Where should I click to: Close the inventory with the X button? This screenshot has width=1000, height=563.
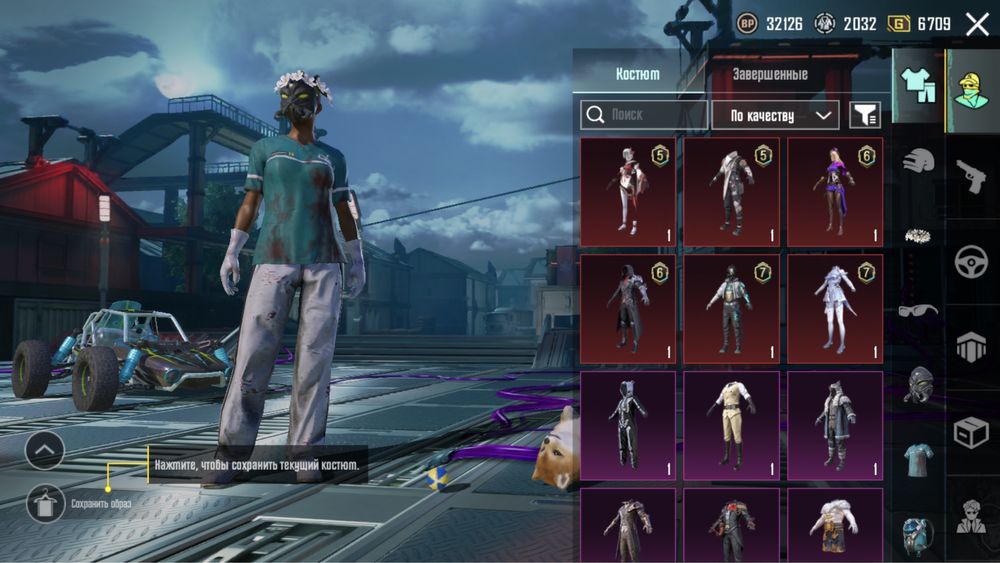click(977, 24)
